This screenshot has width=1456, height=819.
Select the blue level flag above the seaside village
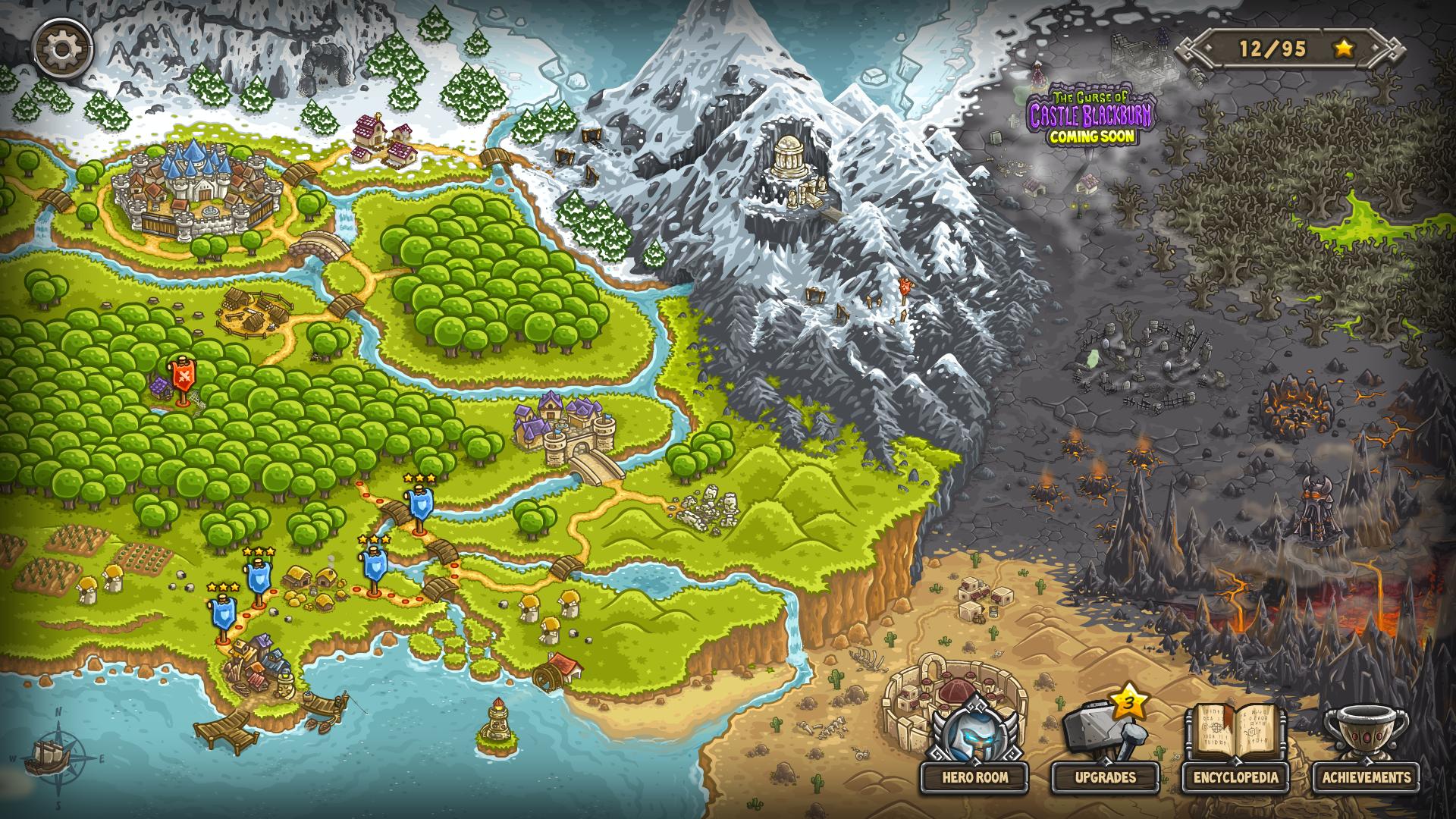pyautogui.click(x=223, y=613)
